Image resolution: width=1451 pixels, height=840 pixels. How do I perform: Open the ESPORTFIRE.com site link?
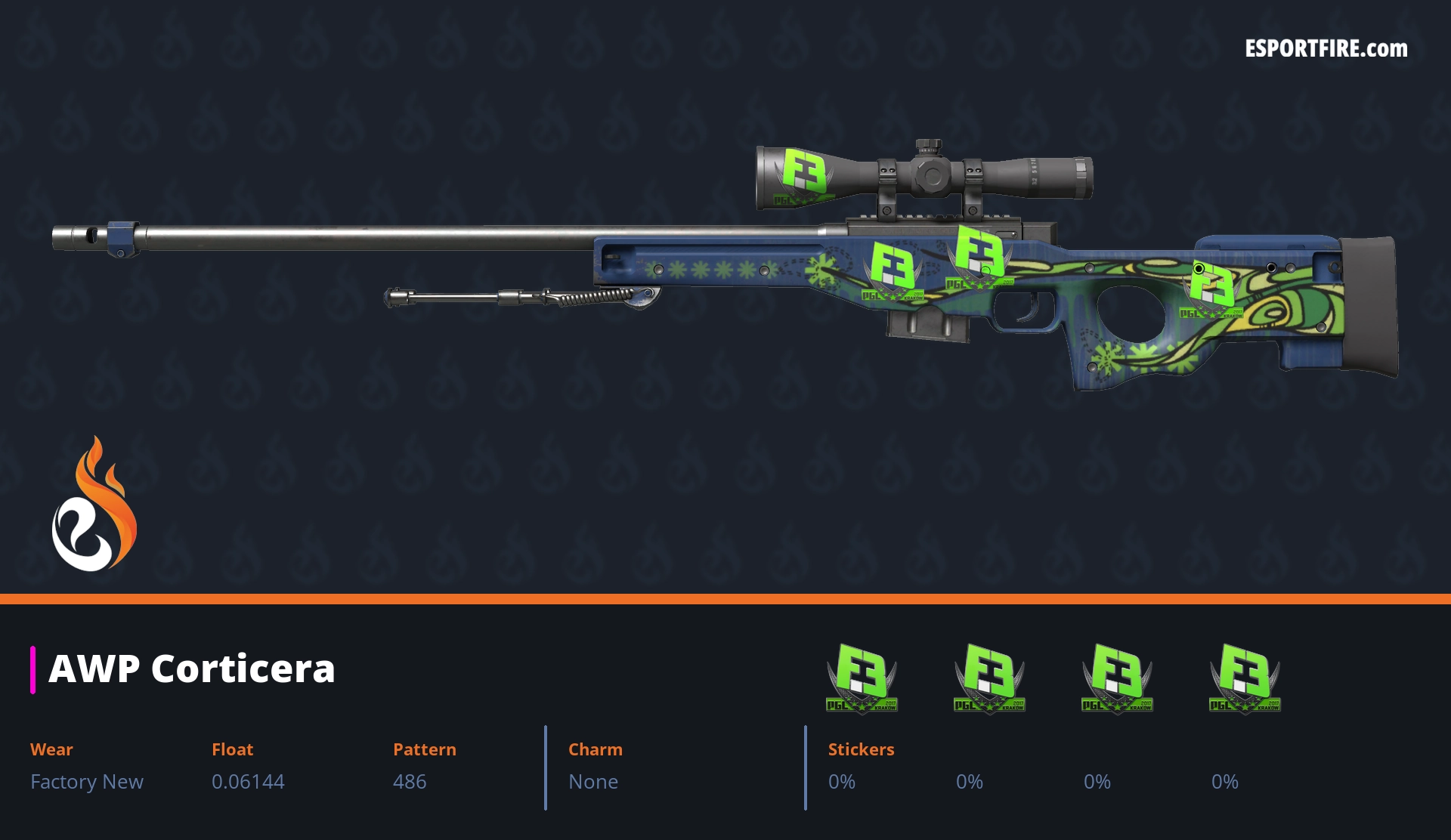1326,49
